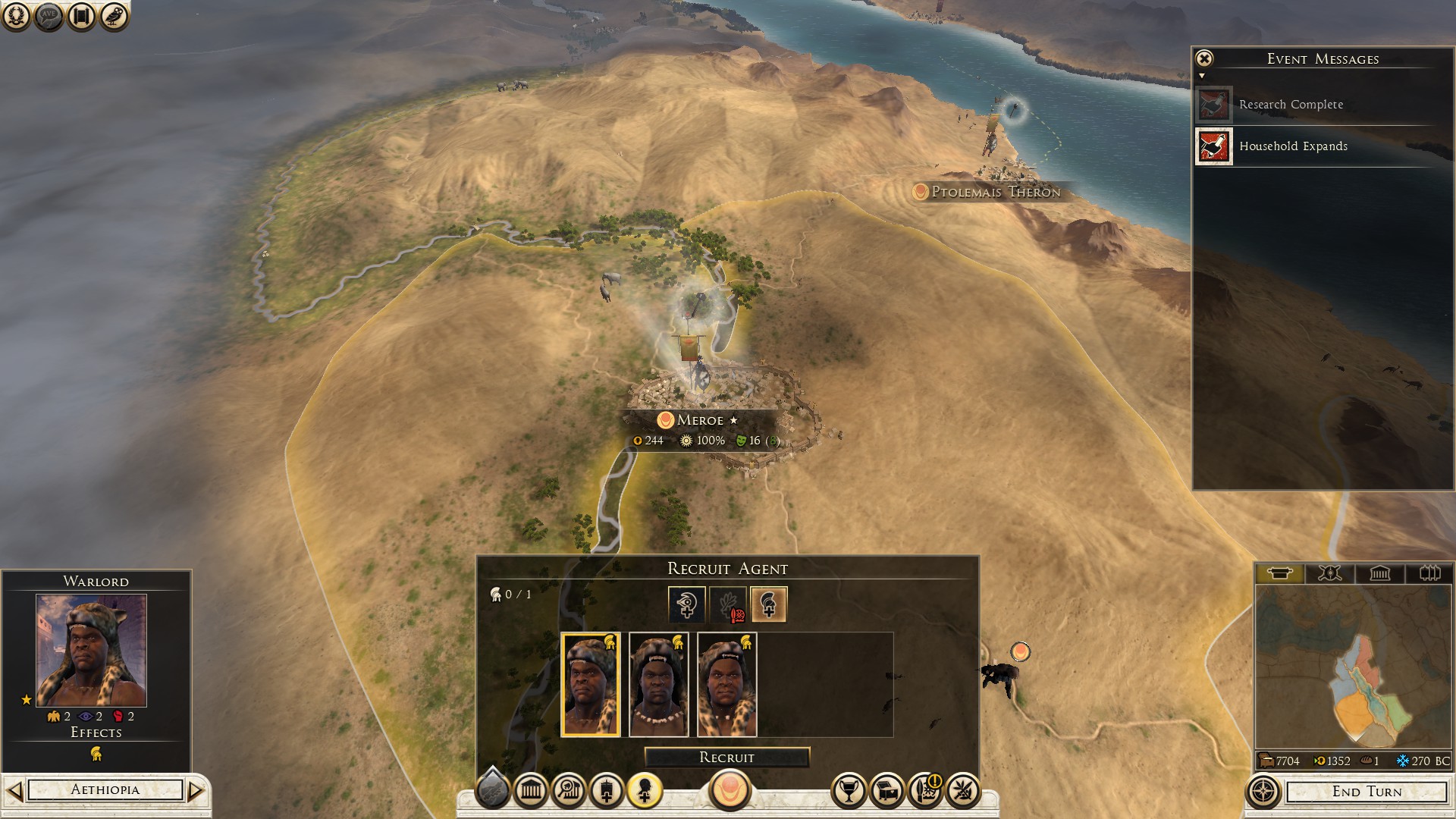
Task: Select the highlighted first champion portrait
Action: coord(590,685)
